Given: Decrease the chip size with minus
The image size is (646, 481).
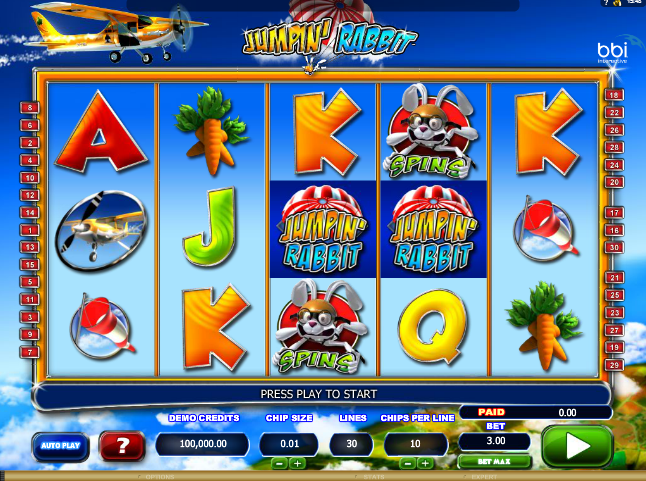Looking at the screenshot, I should coord(279,464).
